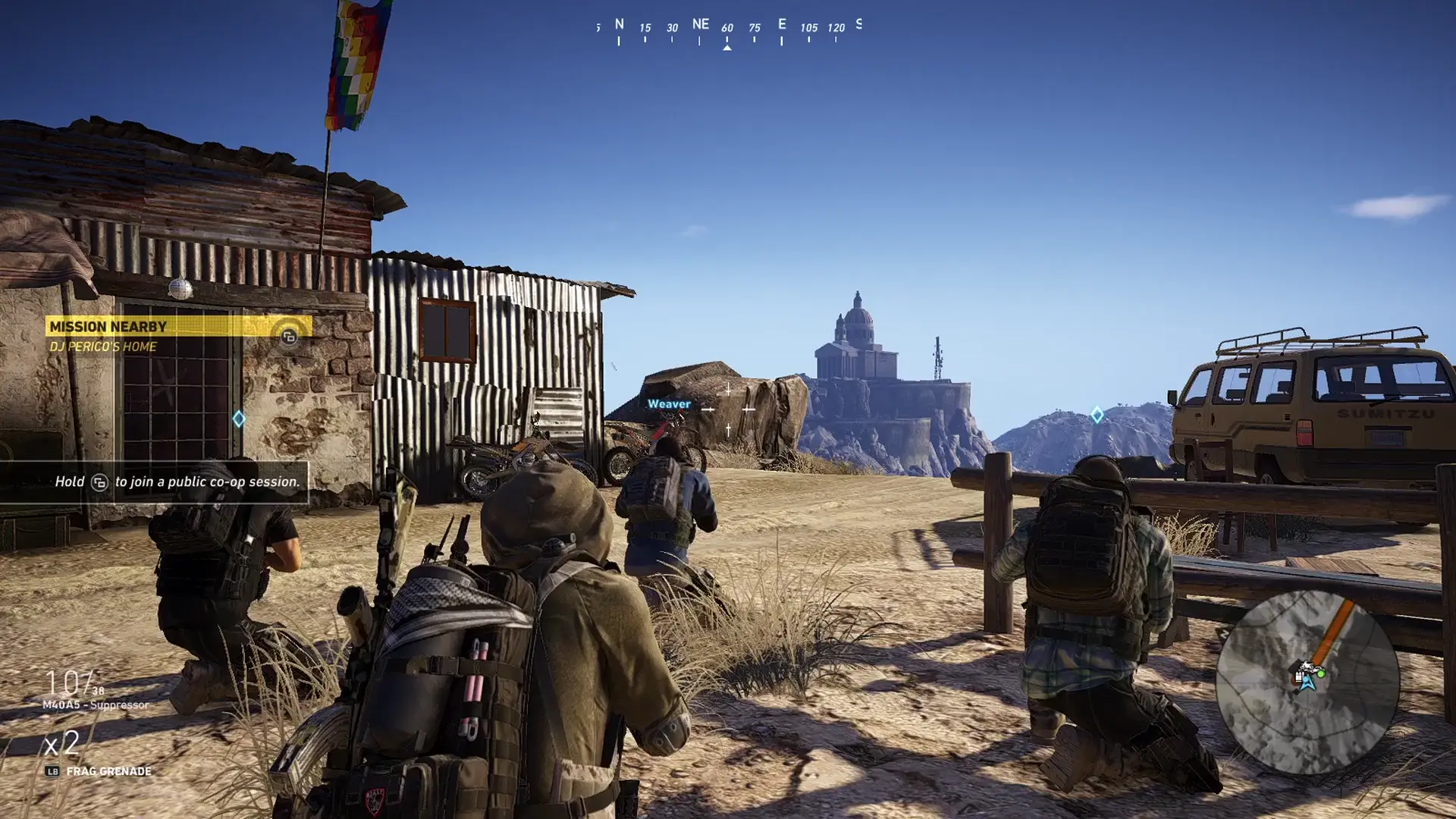
Task: Click the blue diamond waypoint near the doorway
Action: coord(239,418)
